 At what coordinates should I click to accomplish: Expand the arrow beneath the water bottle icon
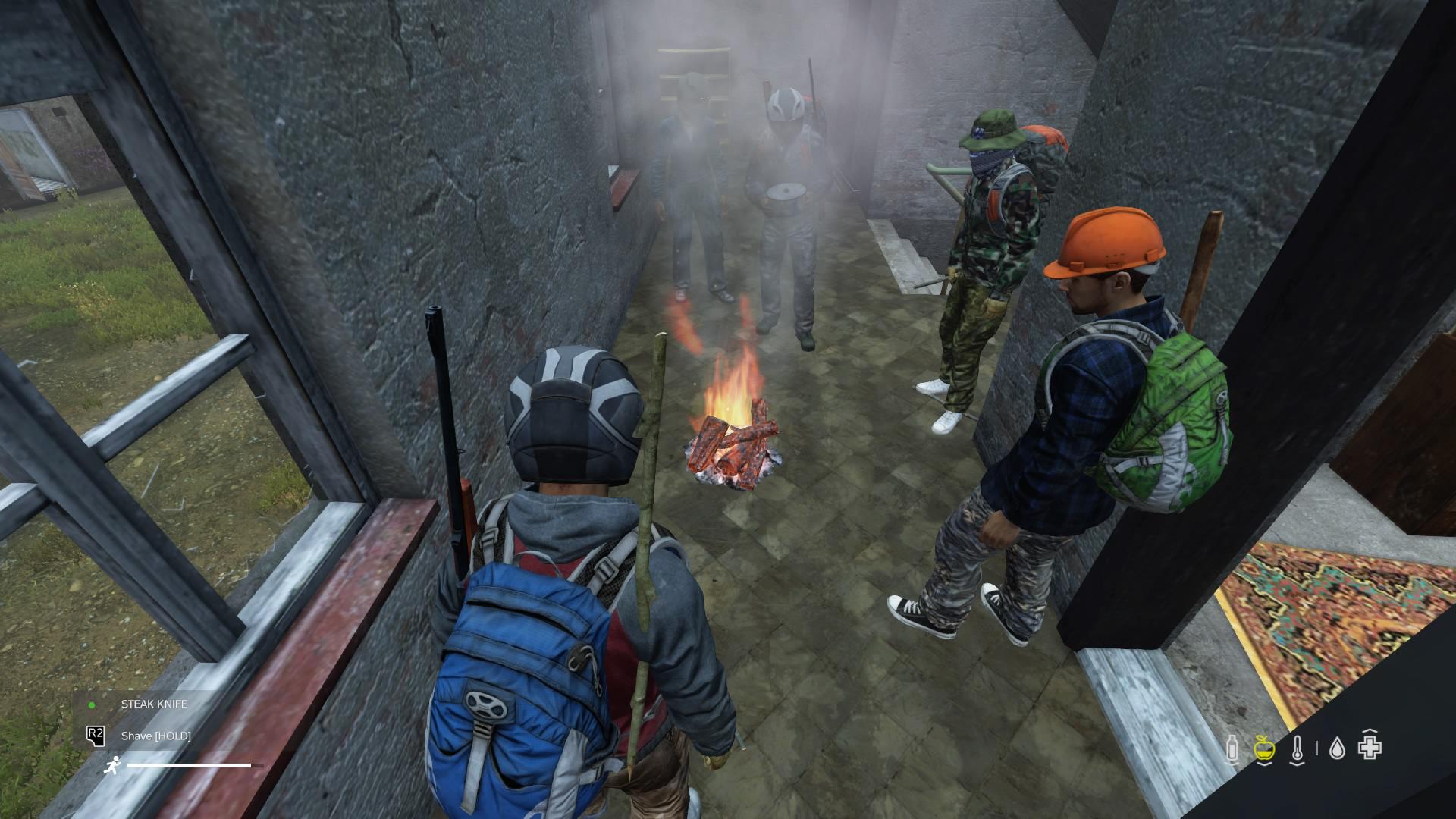tap(1232, 762)
